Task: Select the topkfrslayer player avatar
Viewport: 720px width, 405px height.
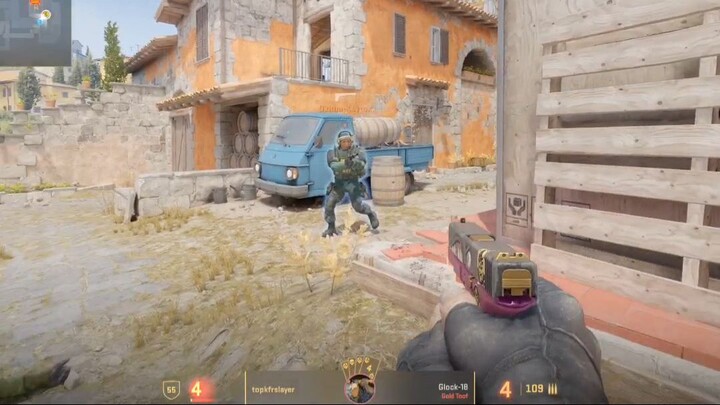Action: (x=359, y=387)
